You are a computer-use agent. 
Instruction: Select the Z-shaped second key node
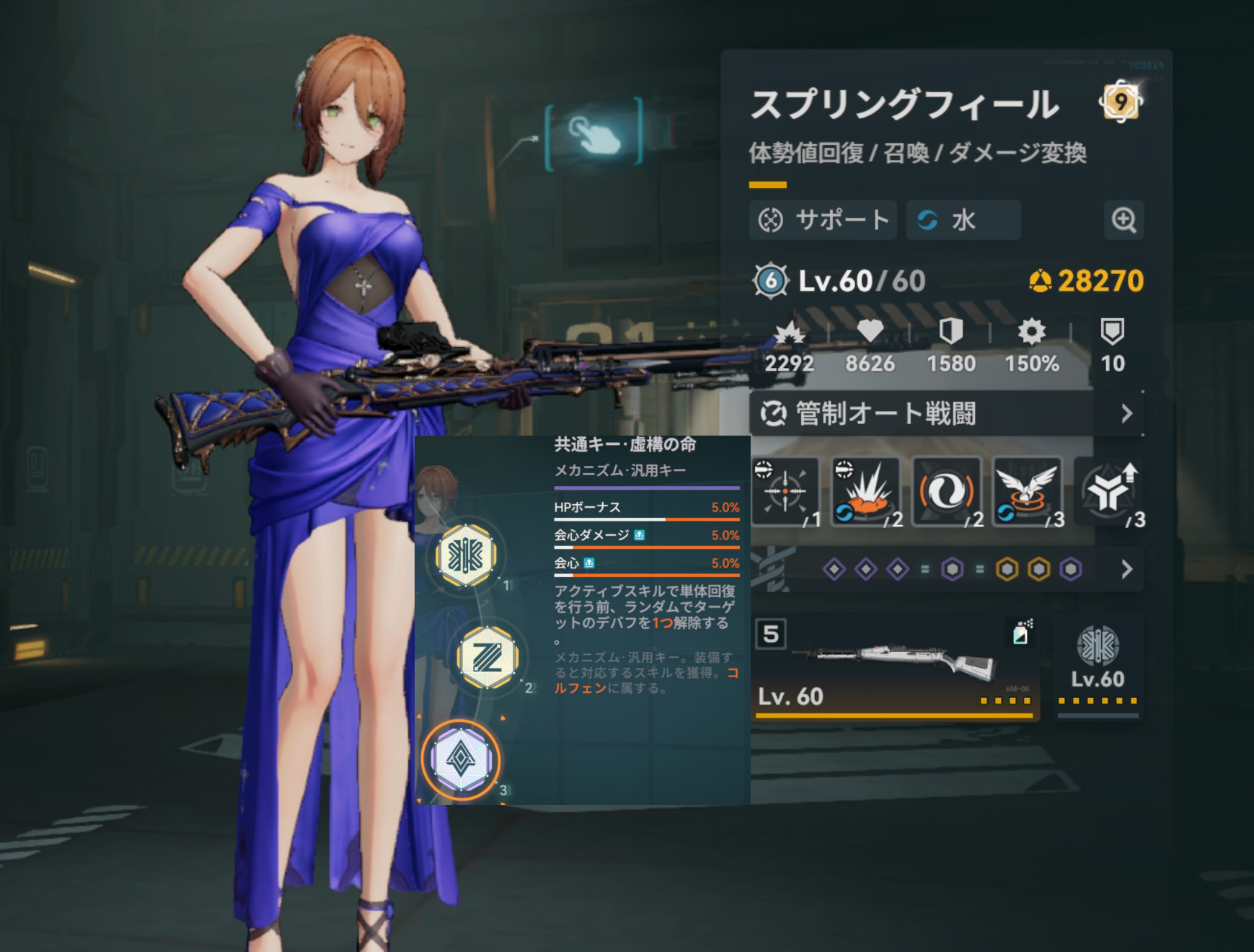(x=487, y=657)
